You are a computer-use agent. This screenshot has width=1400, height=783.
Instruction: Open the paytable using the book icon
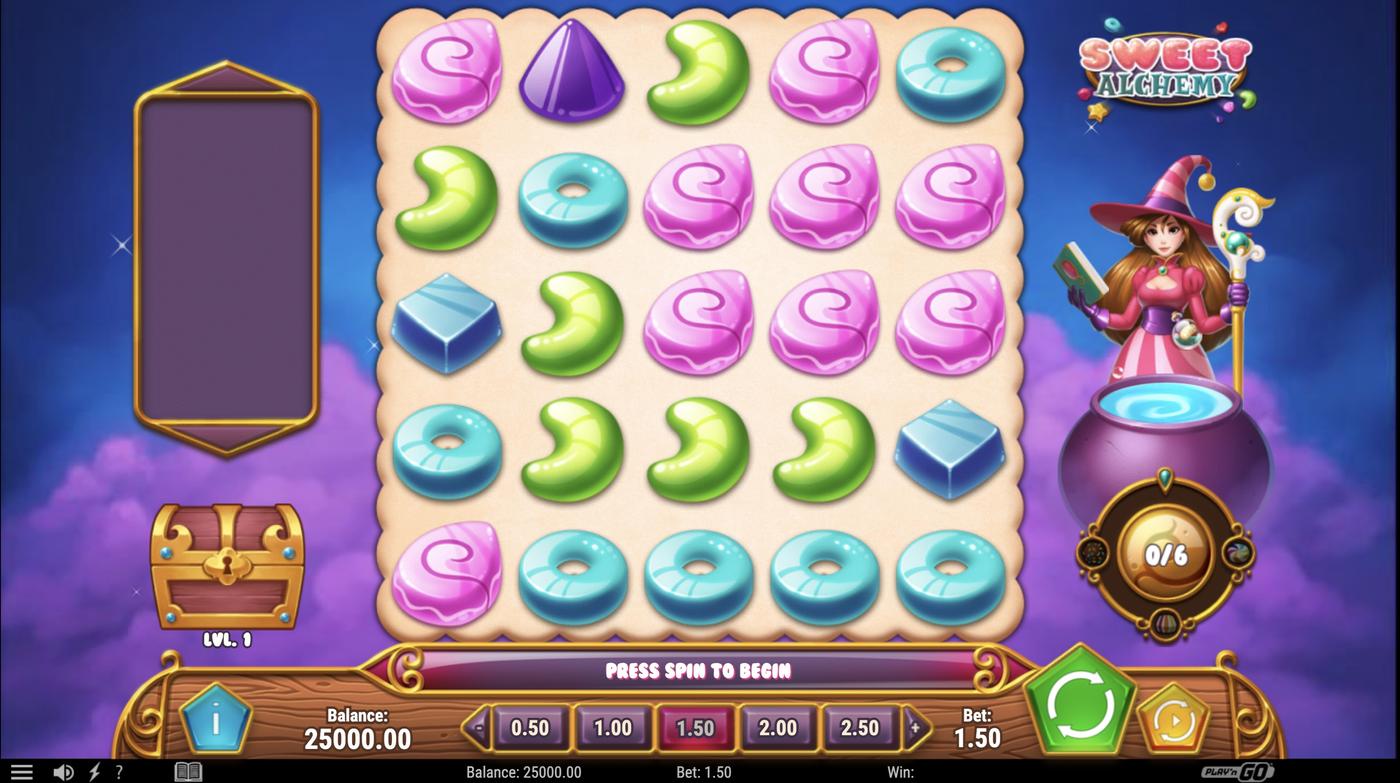pos(186,771)
